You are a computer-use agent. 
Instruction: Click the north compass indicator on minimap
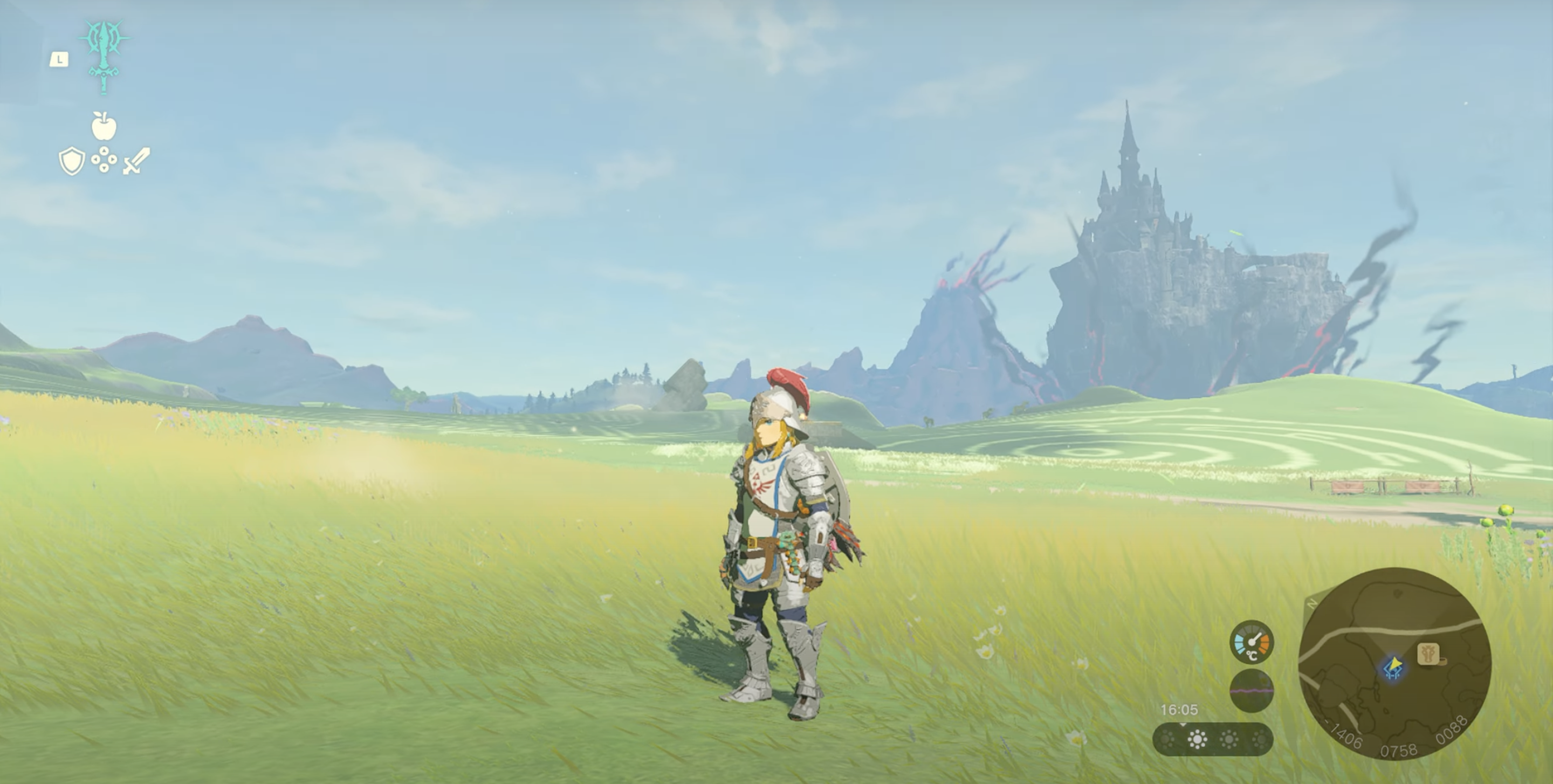pos(1312,605)
